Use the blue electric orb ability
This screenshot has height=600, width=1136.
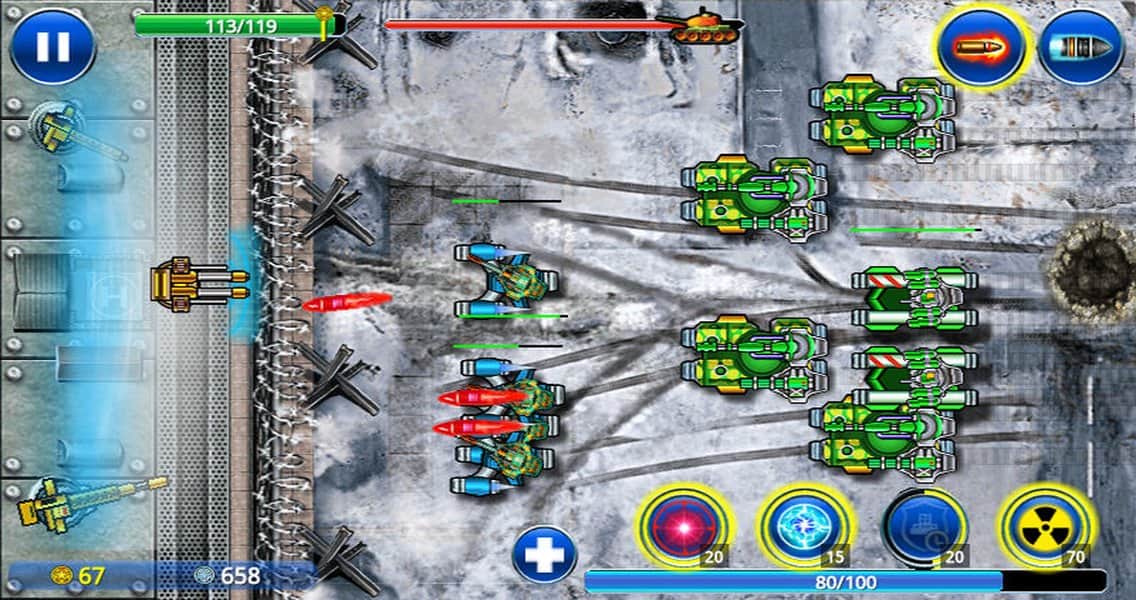(x=805, y=525)
